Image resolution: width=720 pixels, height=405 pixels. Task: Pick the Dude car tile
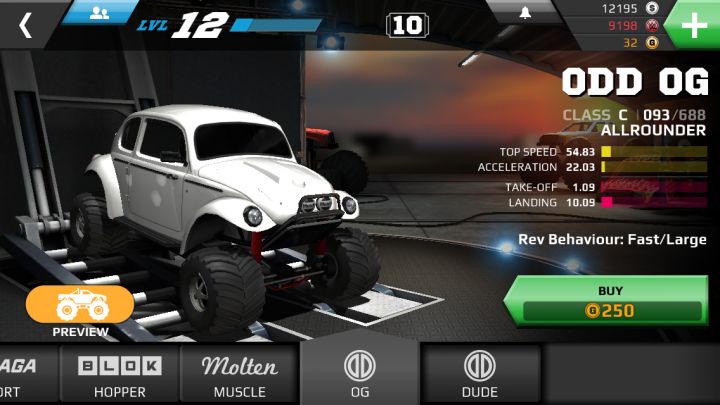click(x=480, y=375)
